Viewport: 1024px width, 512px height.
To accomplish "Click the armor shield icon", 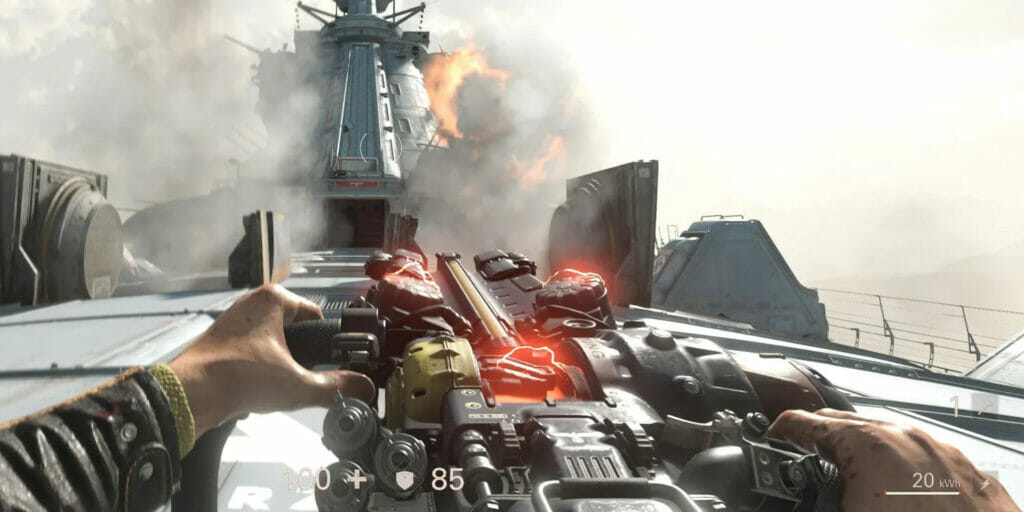I will (x=406, y=480).
